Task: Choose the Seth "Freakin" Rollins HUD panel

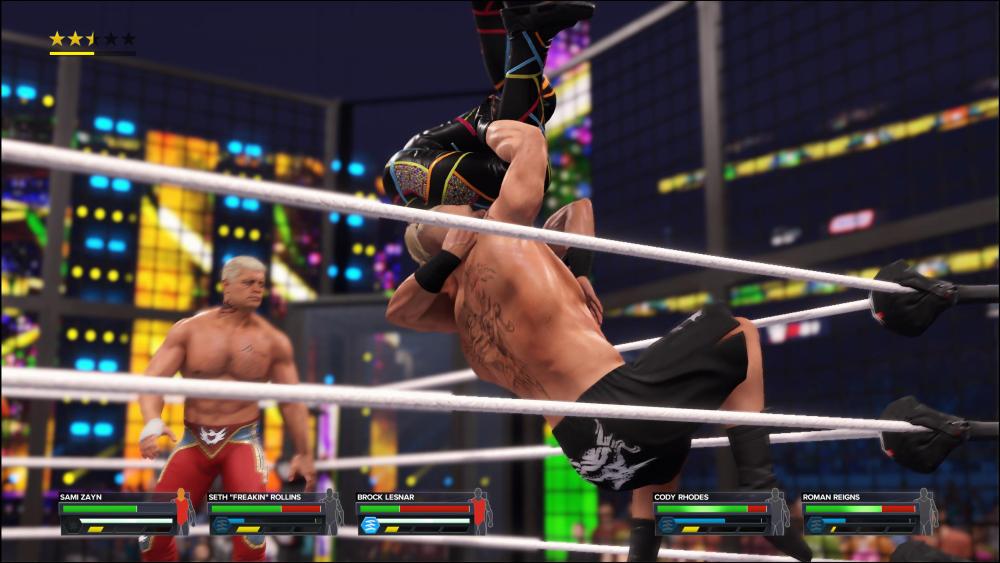Action: pyautogui.click(x=273, y=513)
